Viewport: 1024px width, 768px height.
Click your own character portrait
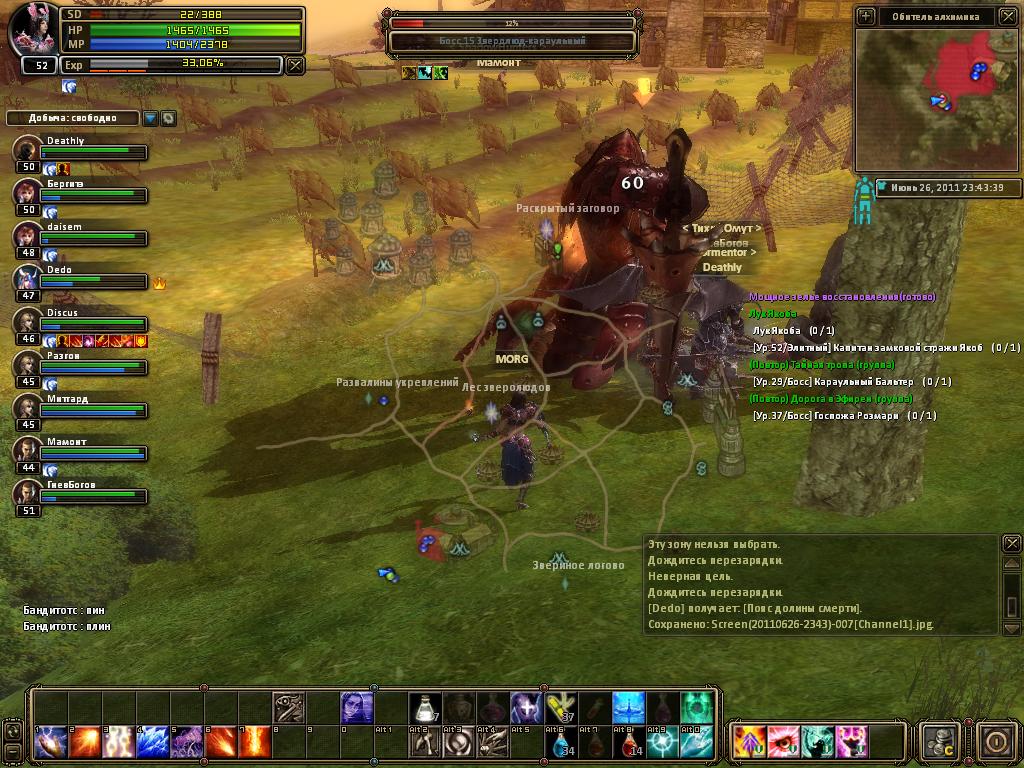click(35, 30)
